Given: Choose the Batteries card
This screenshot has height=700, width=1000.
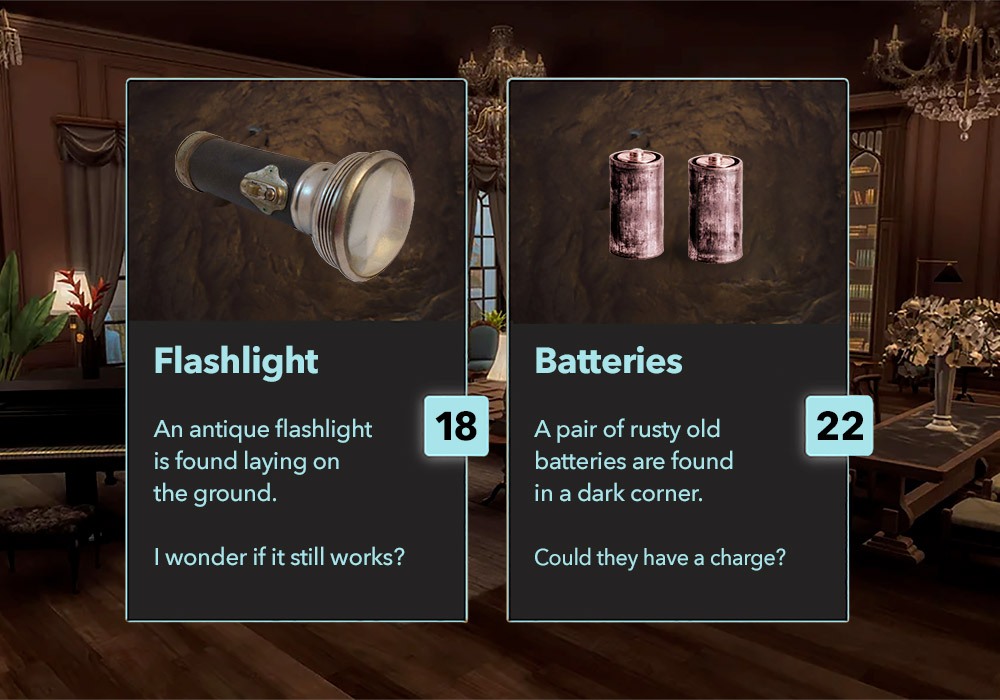Looking at the screenshot, I should pos(677,350).
